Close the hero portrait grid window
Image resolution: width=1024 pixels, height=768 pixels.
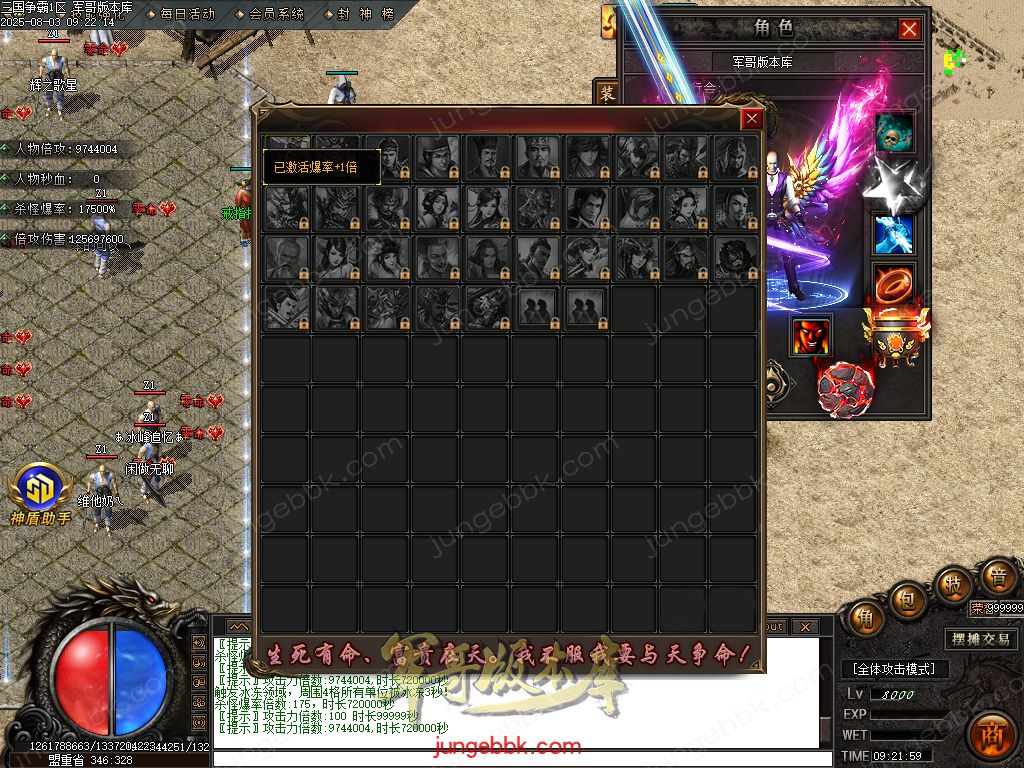click(x=752, y=119)
